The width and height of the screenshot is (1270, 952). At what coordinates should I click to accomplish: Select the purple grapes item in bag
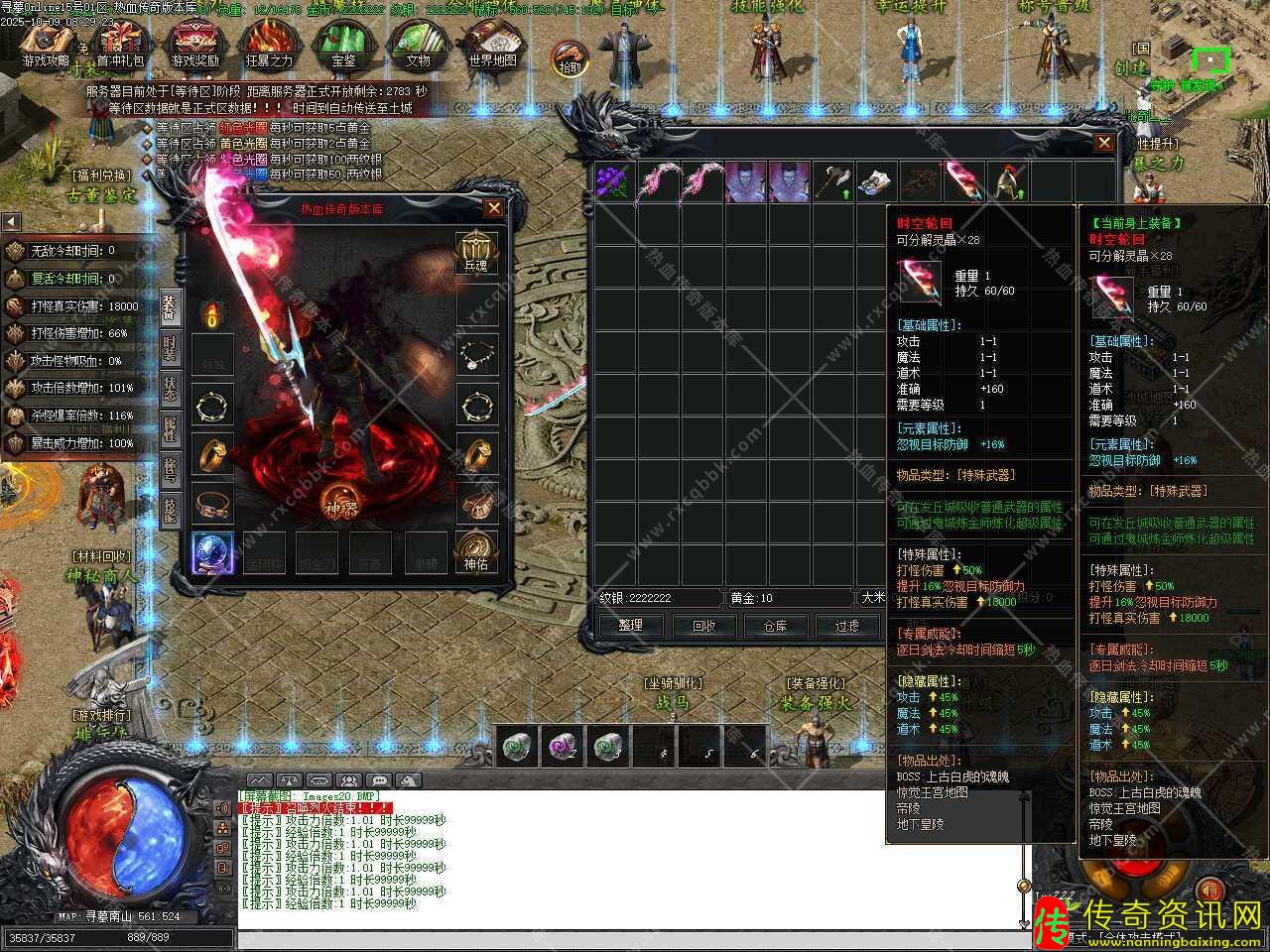click(x=613, y=182)
